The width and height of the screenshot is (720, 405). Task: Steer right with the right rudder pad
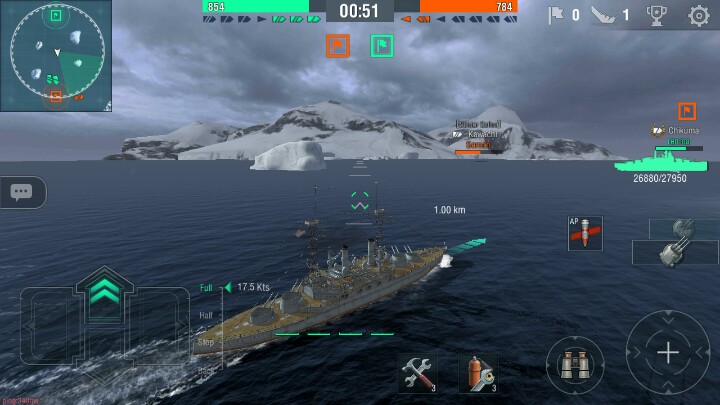click(x=165, y=325)
